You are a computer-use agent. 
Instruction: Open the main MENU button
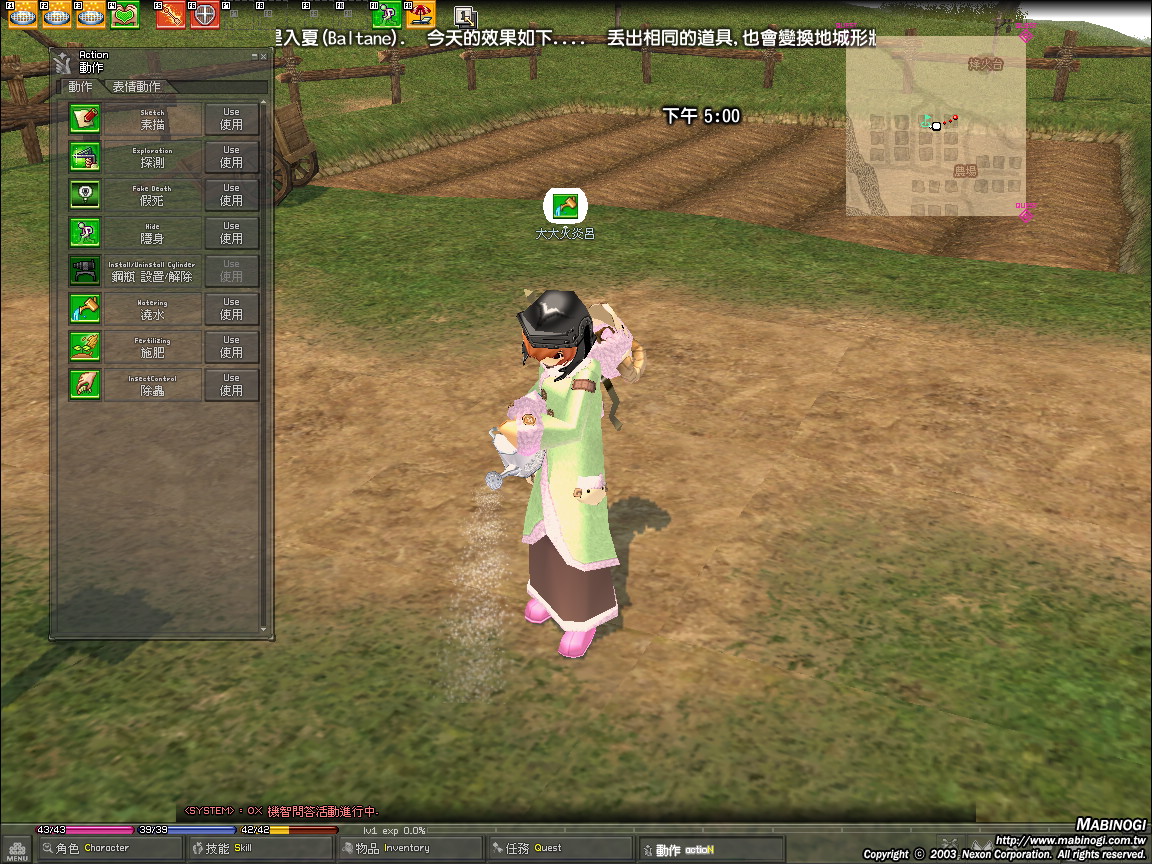(x=17, y=850)
